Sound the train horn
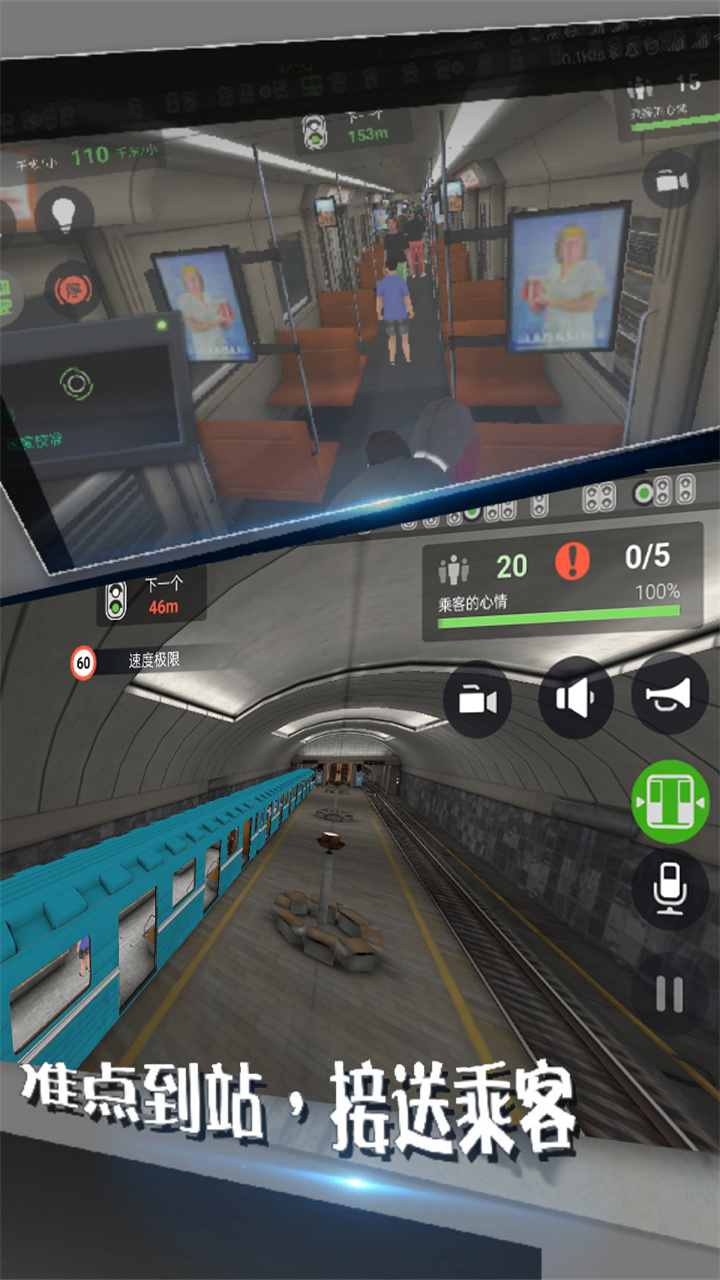 pyautogui.click(x=669, y=692)
